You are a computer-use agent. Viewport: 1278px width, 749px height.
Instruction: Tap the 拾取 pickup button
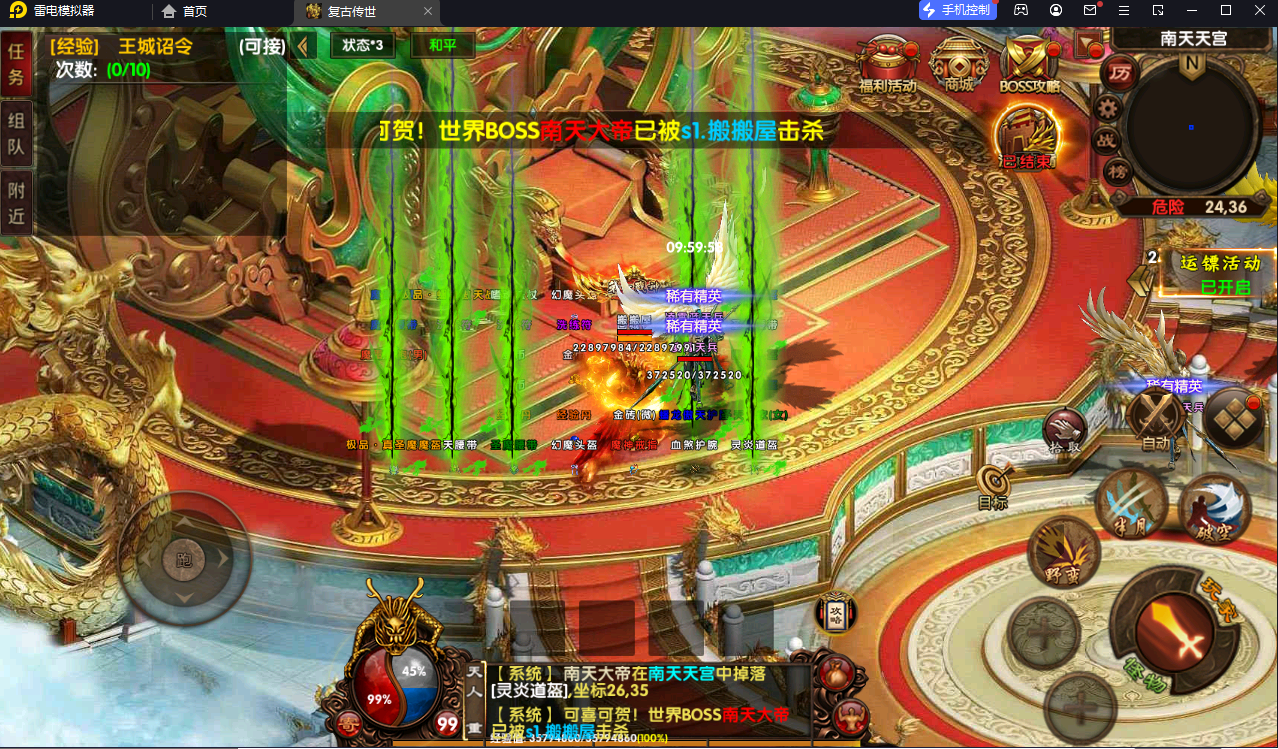pos(1063,432)
